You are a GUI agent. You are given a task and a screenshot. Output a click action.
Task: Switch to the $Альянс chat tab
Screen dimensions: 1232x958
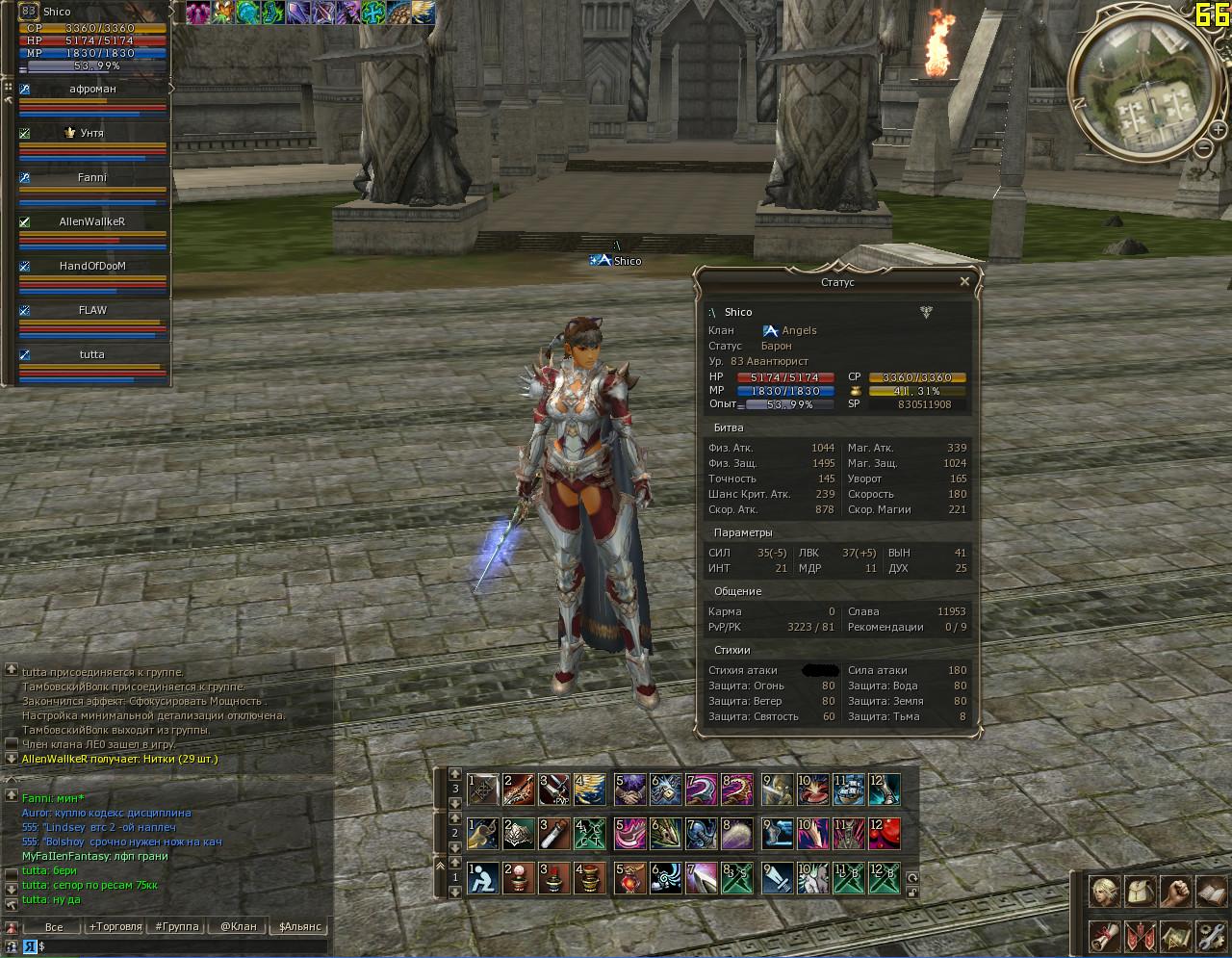[x=300, y=926]
